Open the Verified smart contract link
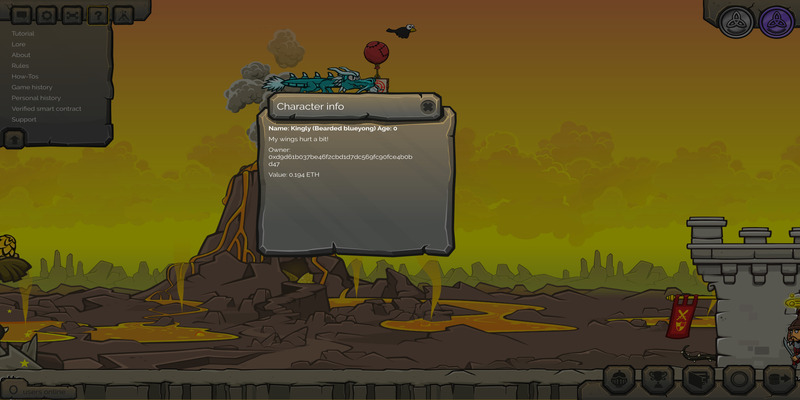This screenshot has width=800, height=400. point(46,109)
